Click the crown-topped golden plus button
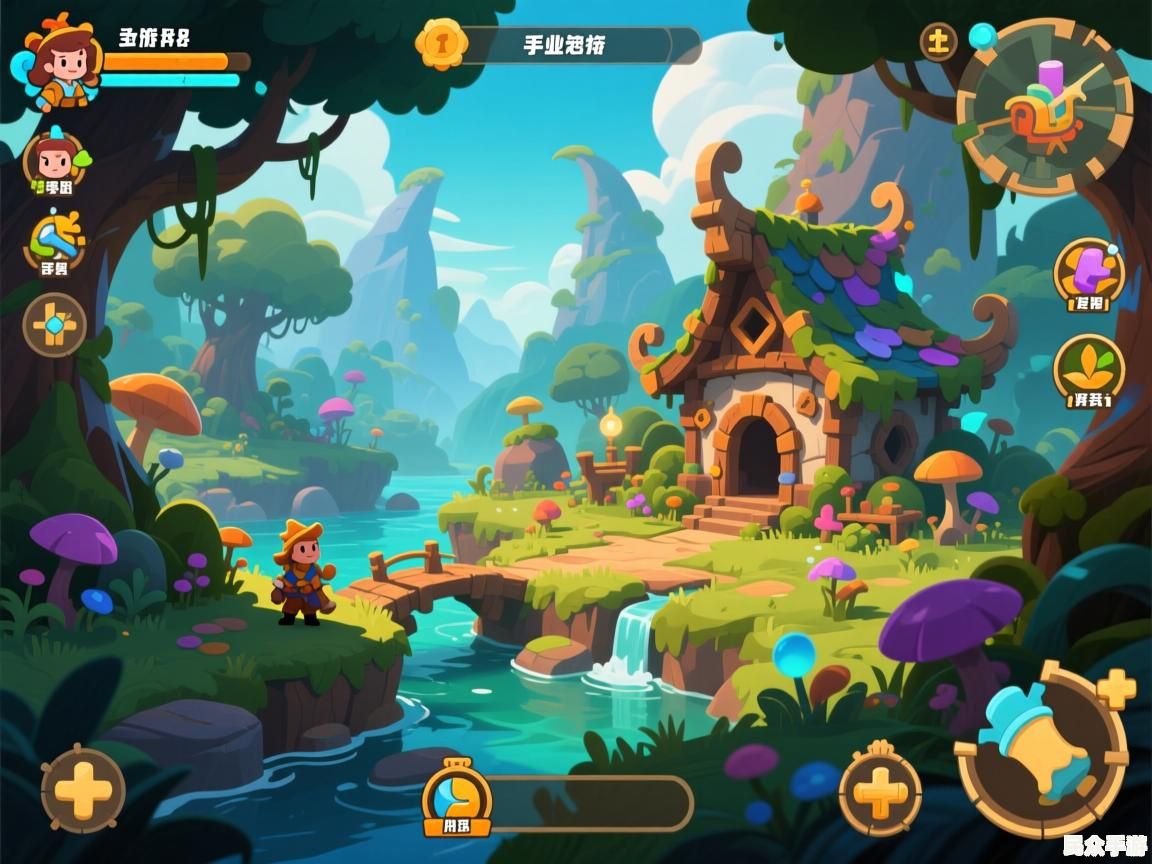Viewport: 1152px width, 864px height. click(x=880, y=788)
